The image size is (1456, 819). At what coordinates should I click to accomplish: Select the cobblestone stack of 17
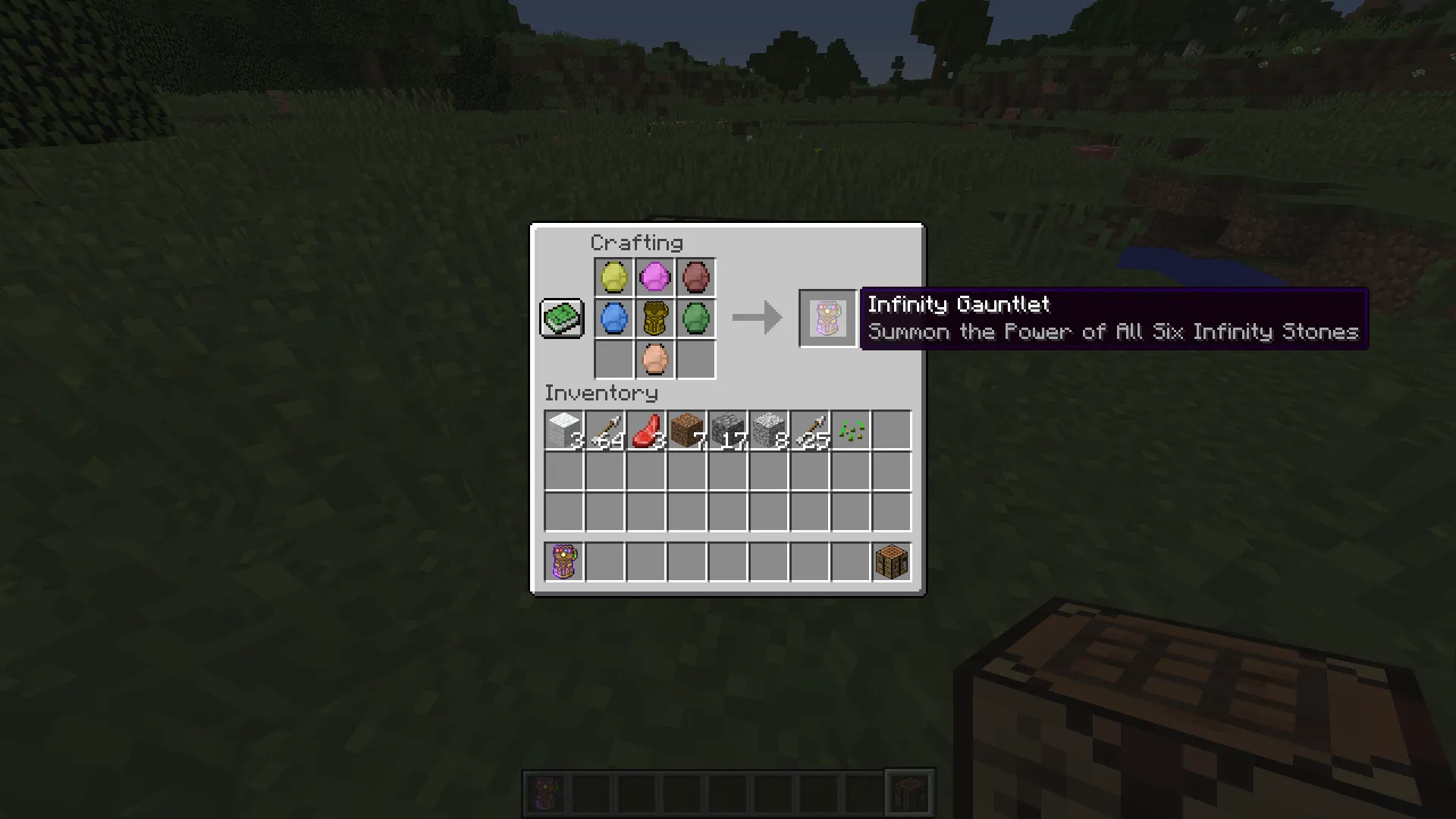coord(726,430)
